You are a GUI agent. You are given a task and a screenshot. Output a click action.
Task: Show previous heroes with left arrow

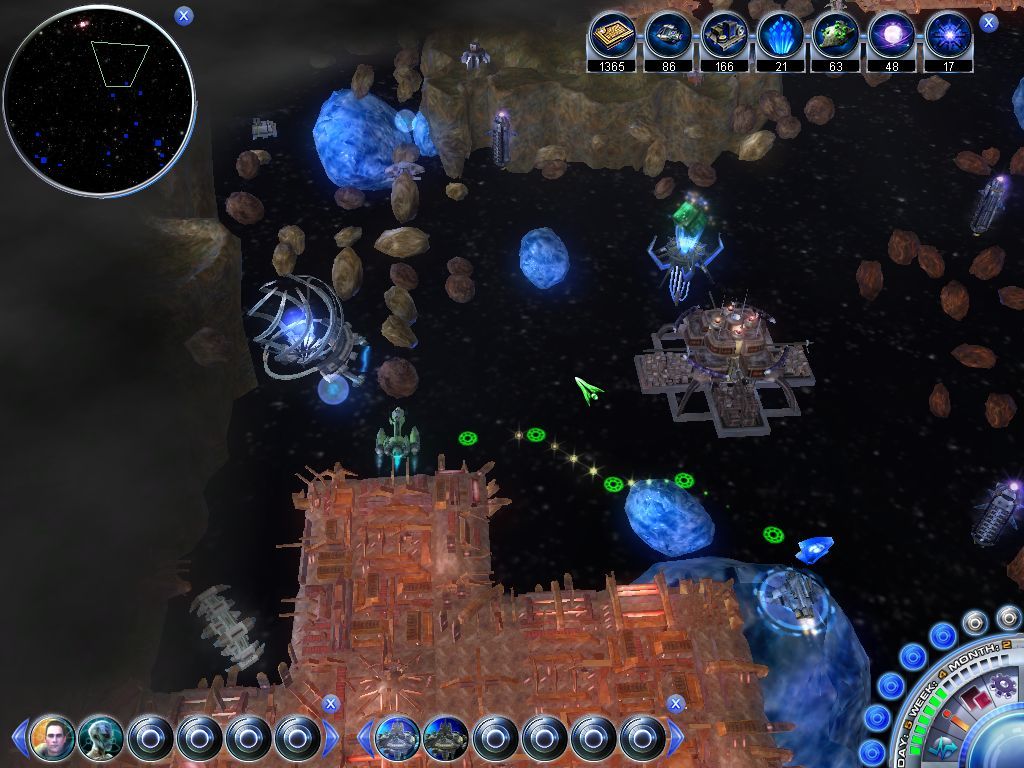click(x=19, y=739)
